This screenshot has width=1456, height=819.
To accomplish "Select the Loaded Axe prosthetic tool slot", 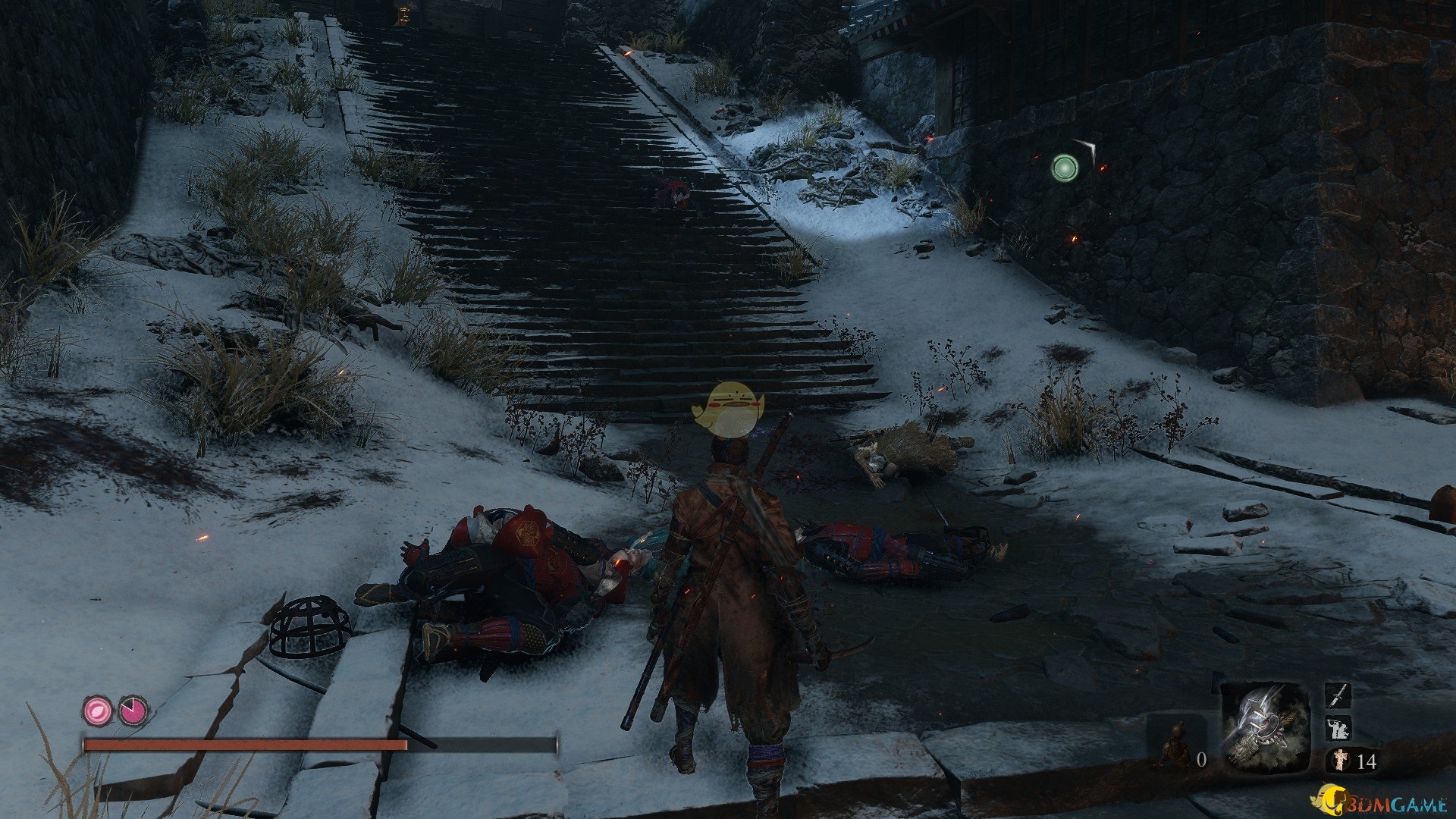I will [x=1265, y=726].
